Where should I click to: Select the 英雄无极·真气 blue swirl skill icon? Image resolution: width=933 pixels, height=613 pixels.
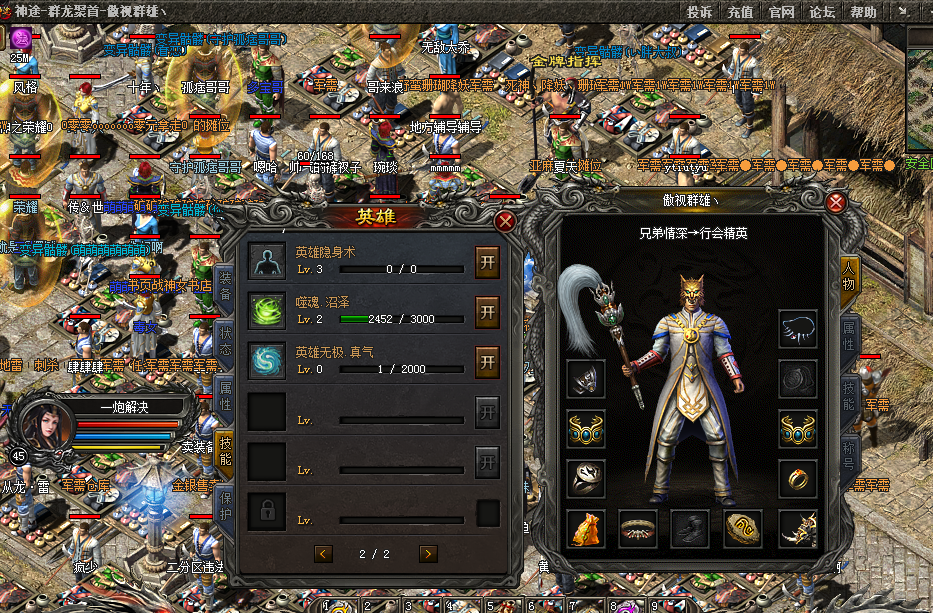coord(267,361)
